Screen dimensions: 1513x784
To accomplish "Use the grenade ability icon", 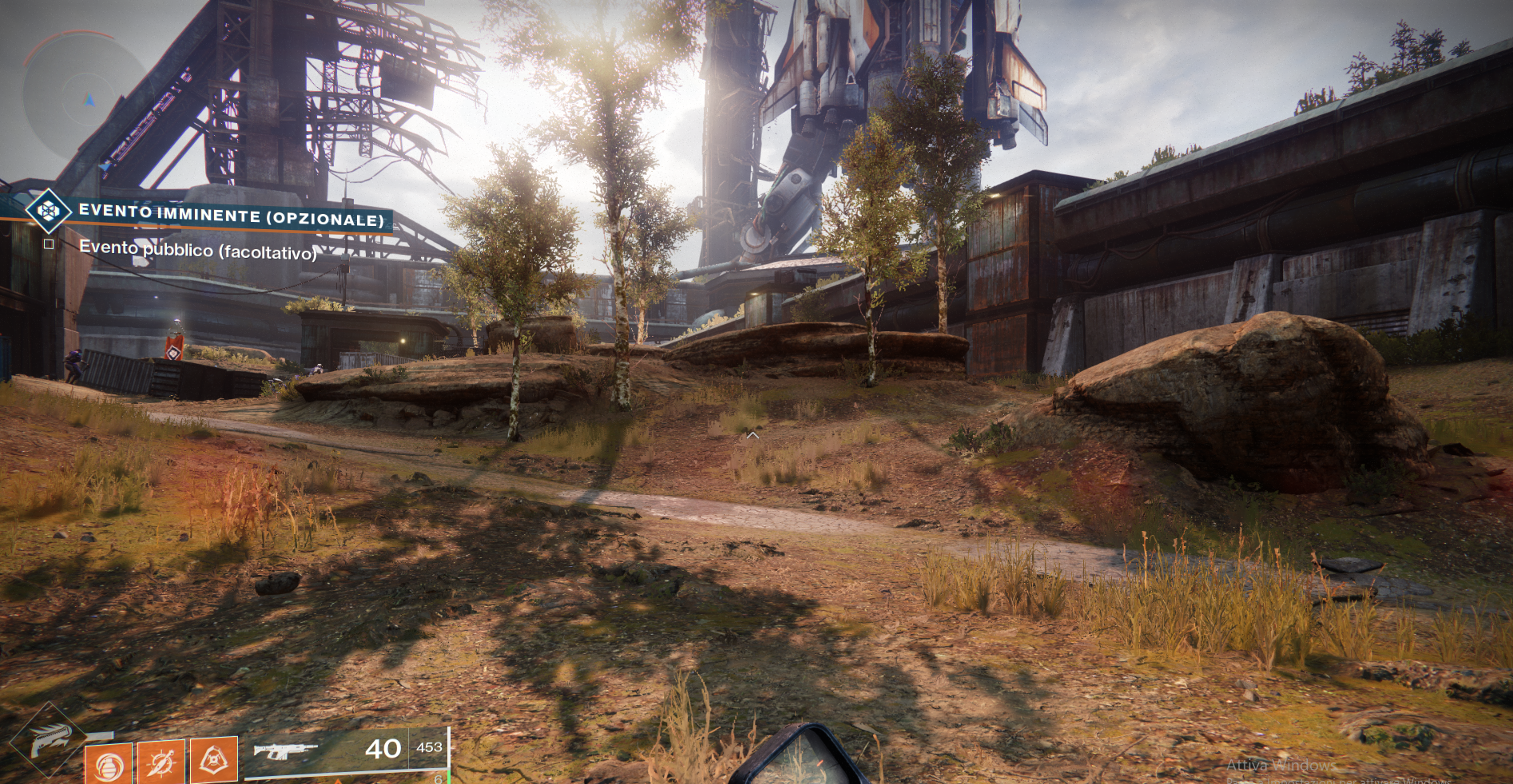I will (x=109, y=764).
